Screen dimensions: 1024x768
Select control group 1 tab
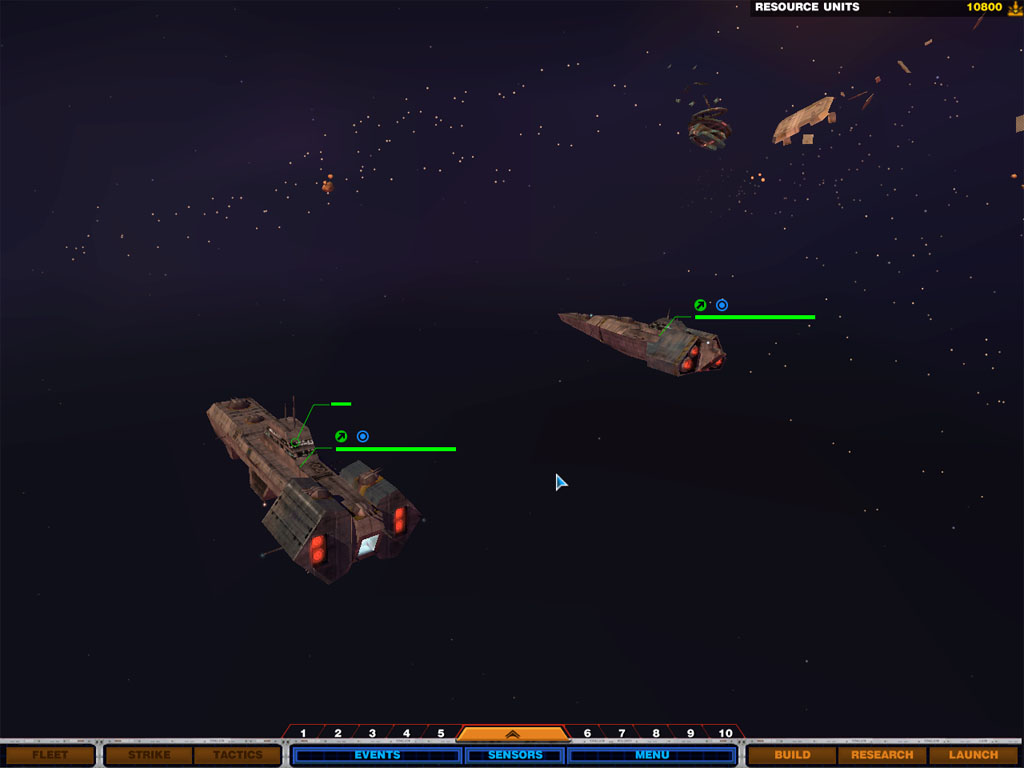[x=303, y=733]
